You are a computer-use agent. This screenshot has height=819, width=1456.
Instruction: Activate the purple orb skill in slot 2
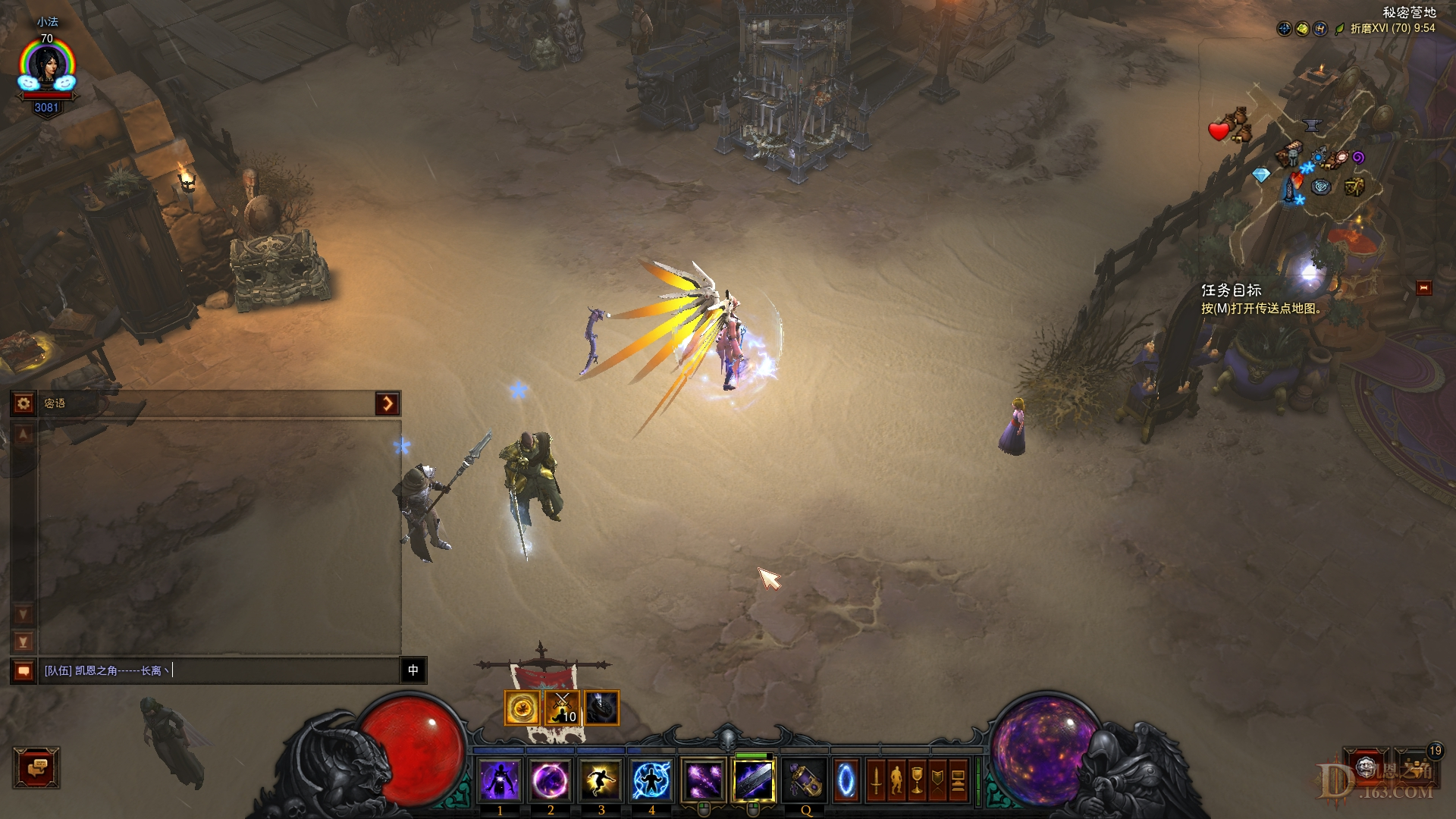pos(551,778)
